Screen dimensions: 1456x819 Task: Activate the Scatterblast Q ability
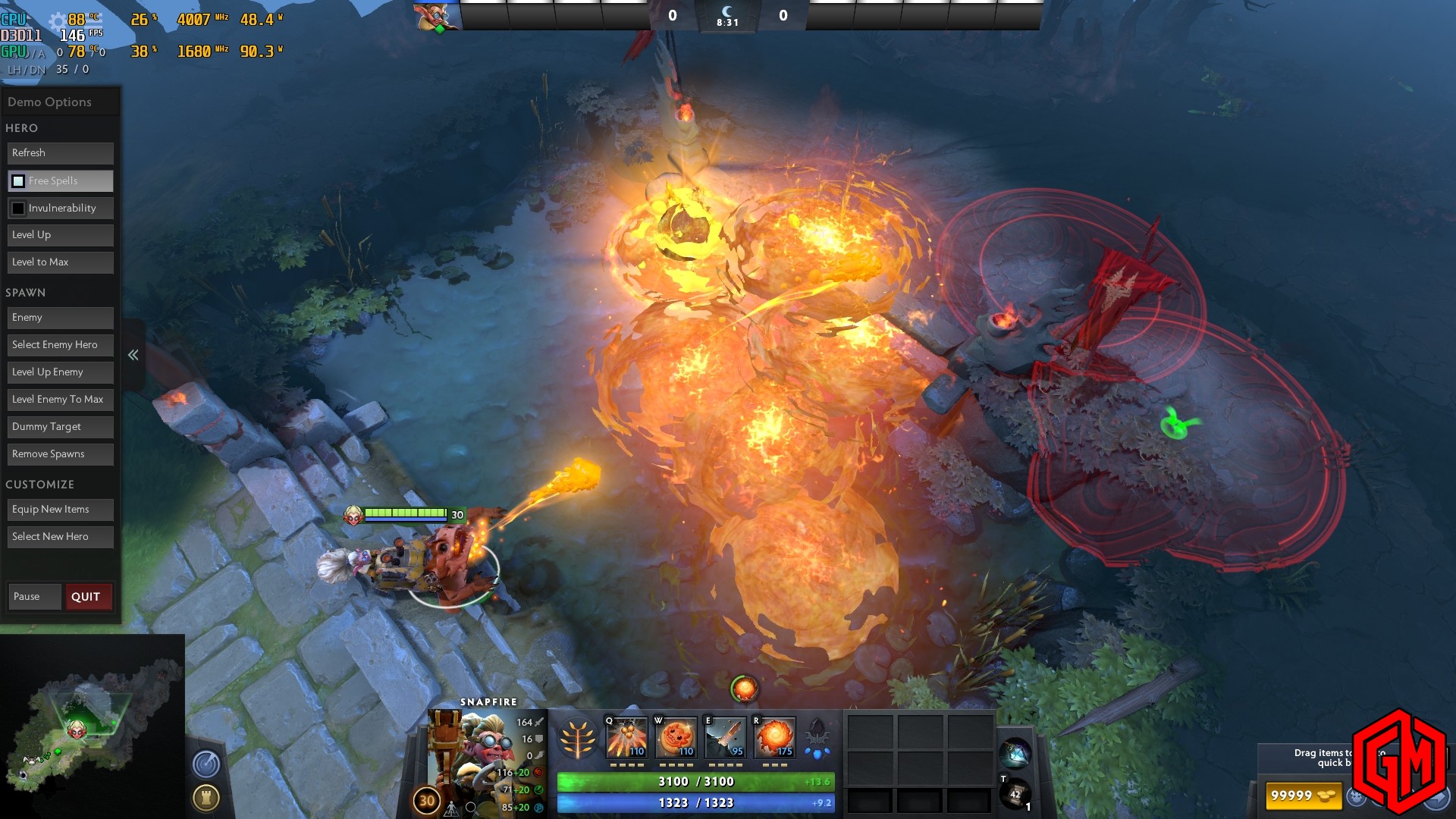pyautogui.click(x=626, y=737)
